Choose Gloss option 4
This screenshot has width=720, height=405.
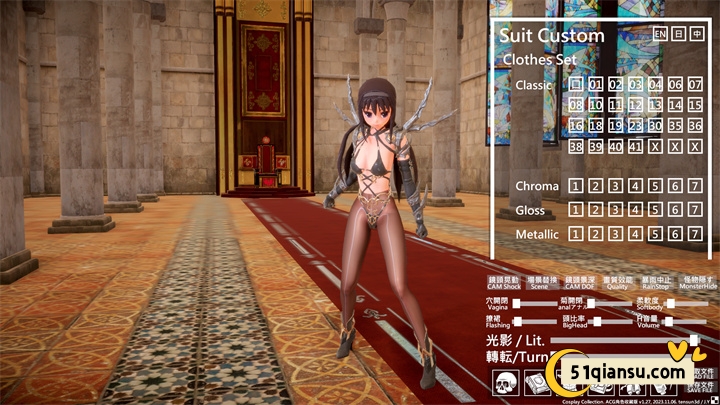635,210
